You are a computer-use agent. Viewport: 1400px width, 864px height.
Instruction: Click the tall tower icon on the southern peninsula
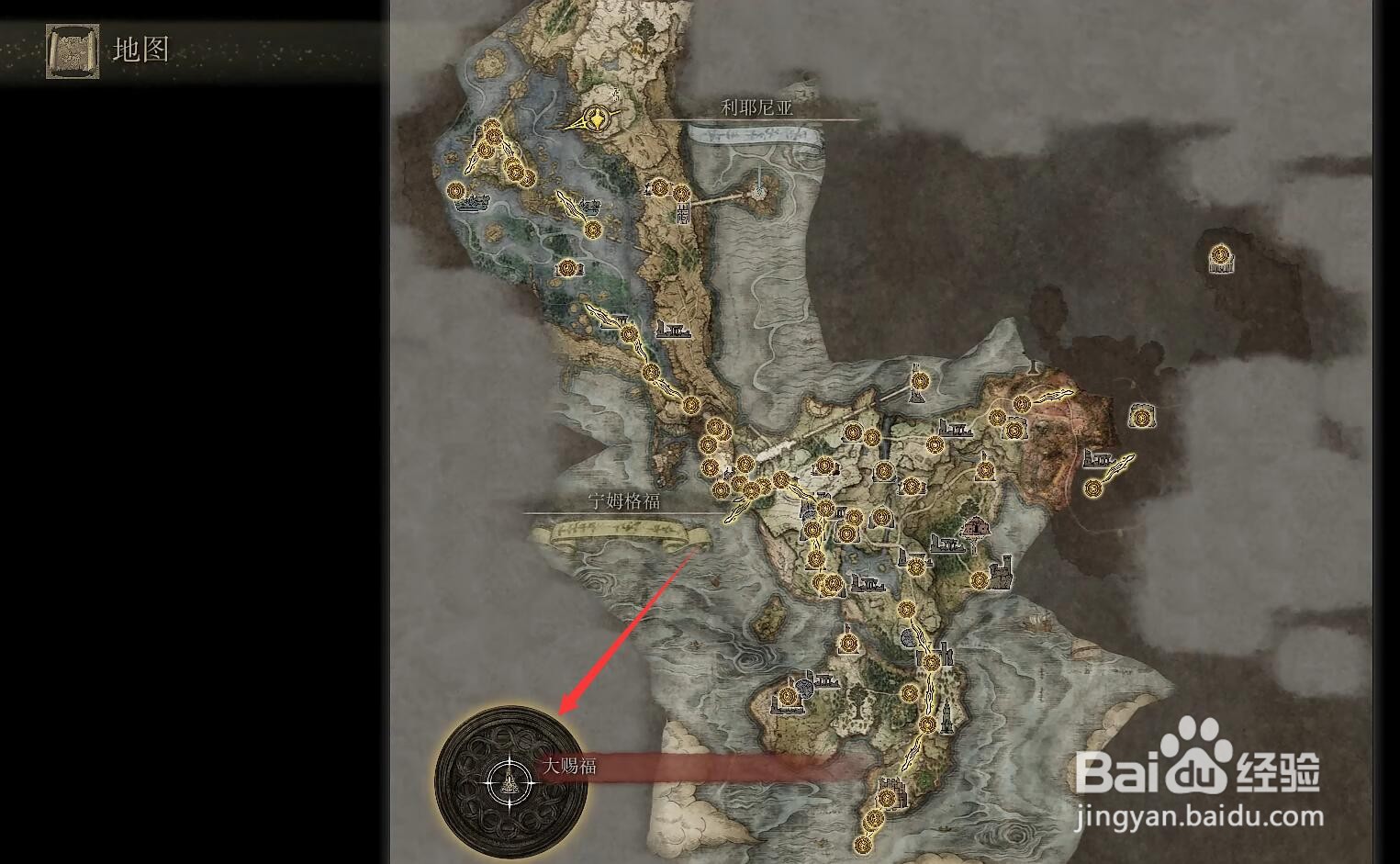click(946, 717)
